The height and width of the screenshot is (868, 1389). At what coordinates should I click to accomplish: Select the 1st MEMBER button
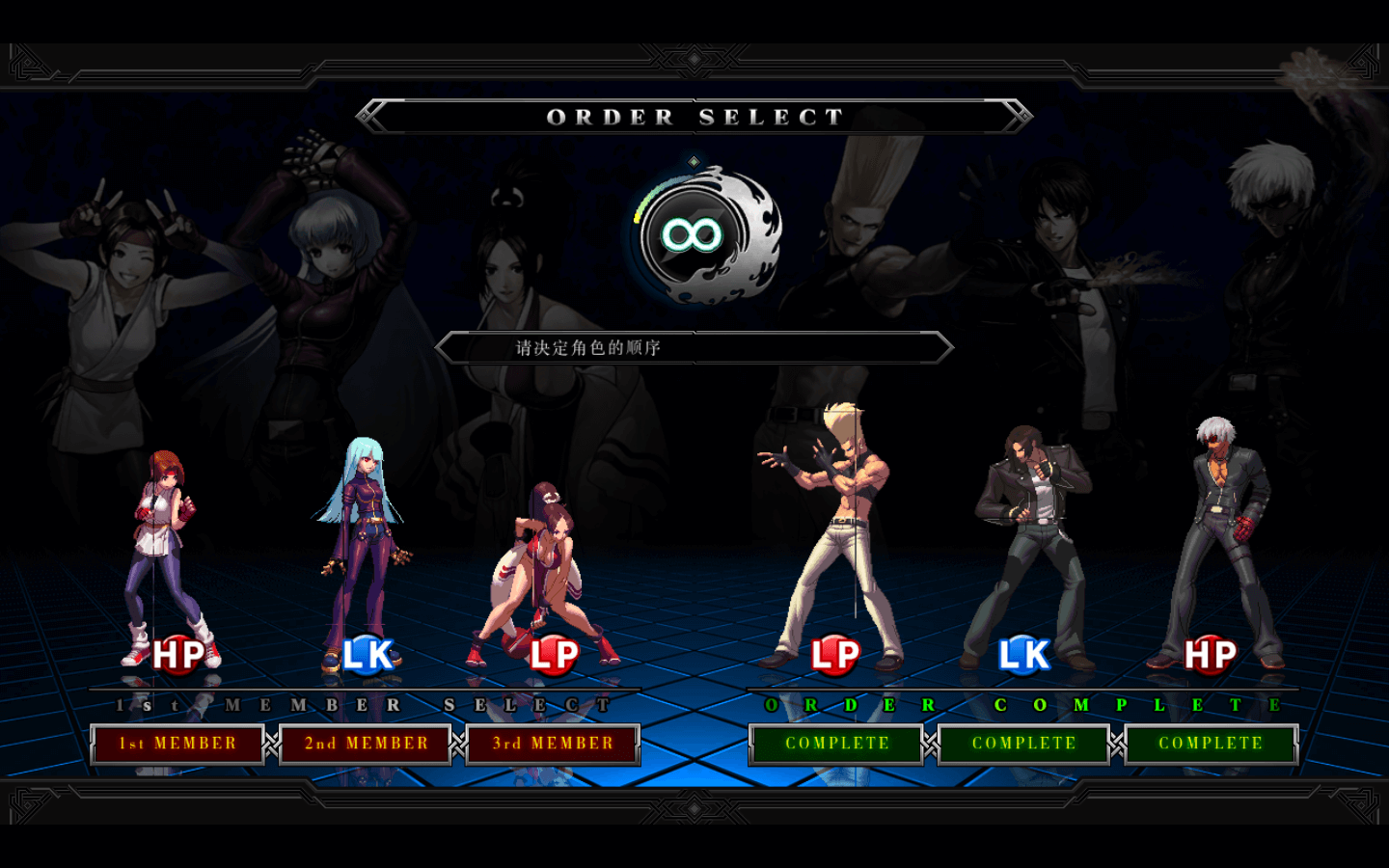(177, 744)
